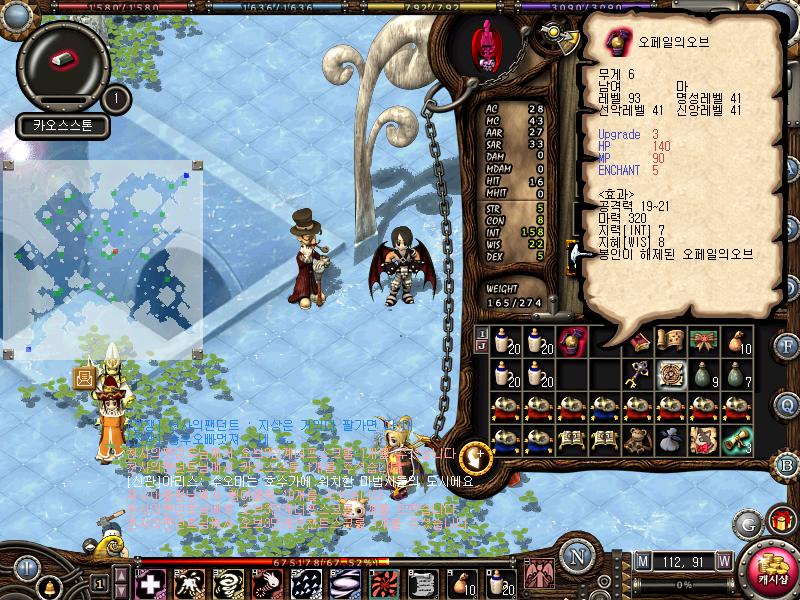Viewport: 800px width, 600px height.
Task: Switch to the I inventory tab
Action: (x=482, y=333)
